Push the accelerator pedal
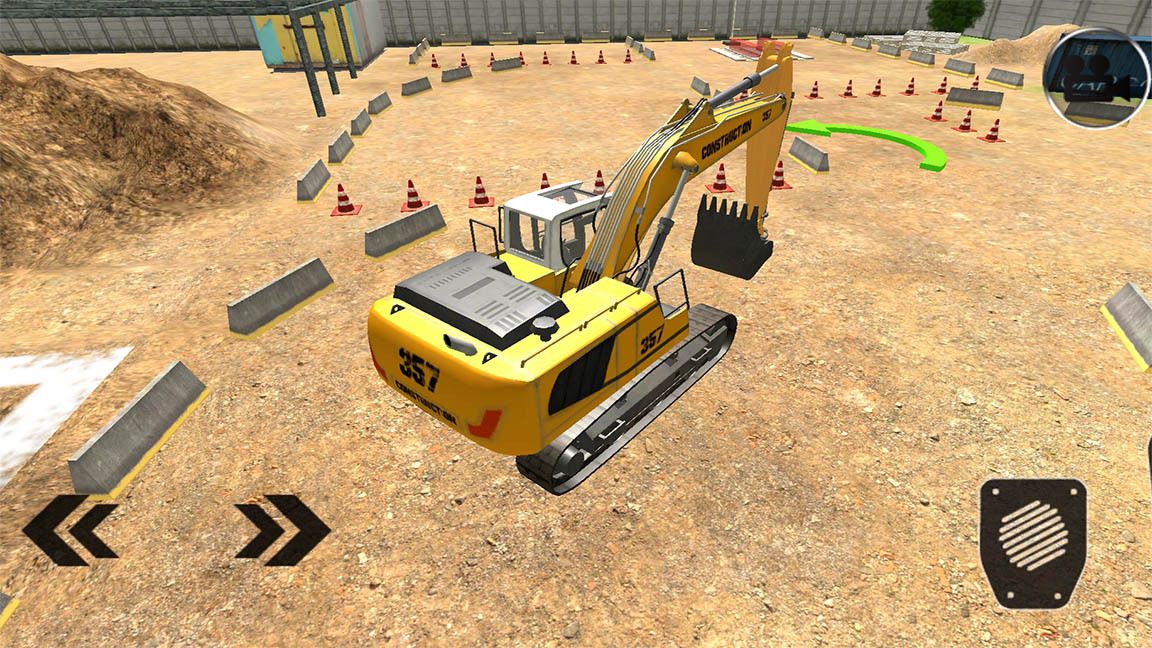The image size is (1152, 648). tap(1033, 542)
